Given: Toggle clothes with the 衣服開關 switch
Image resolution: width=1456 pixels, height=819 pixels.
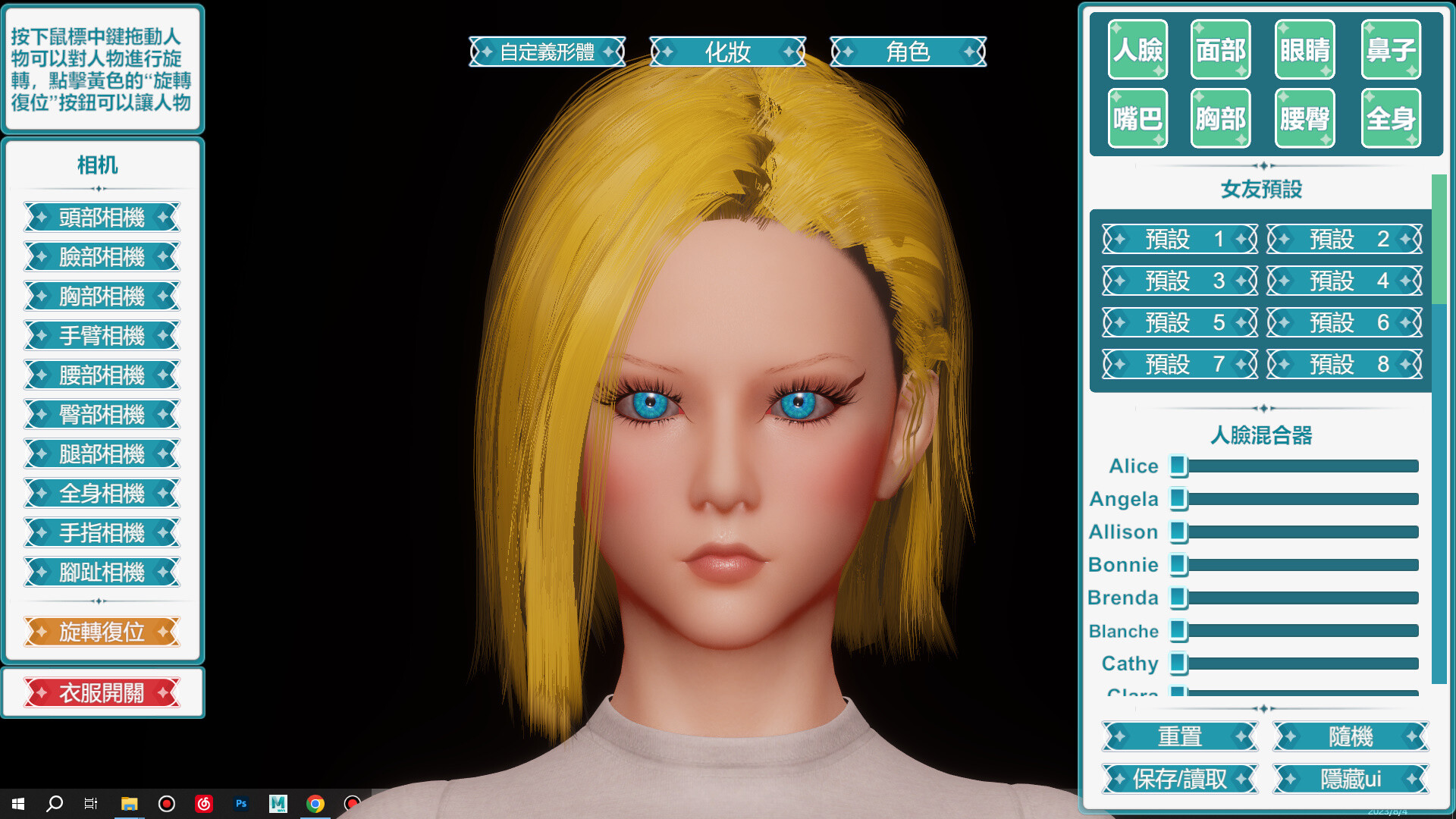Looking at the screenshot, I should [103, 692].
